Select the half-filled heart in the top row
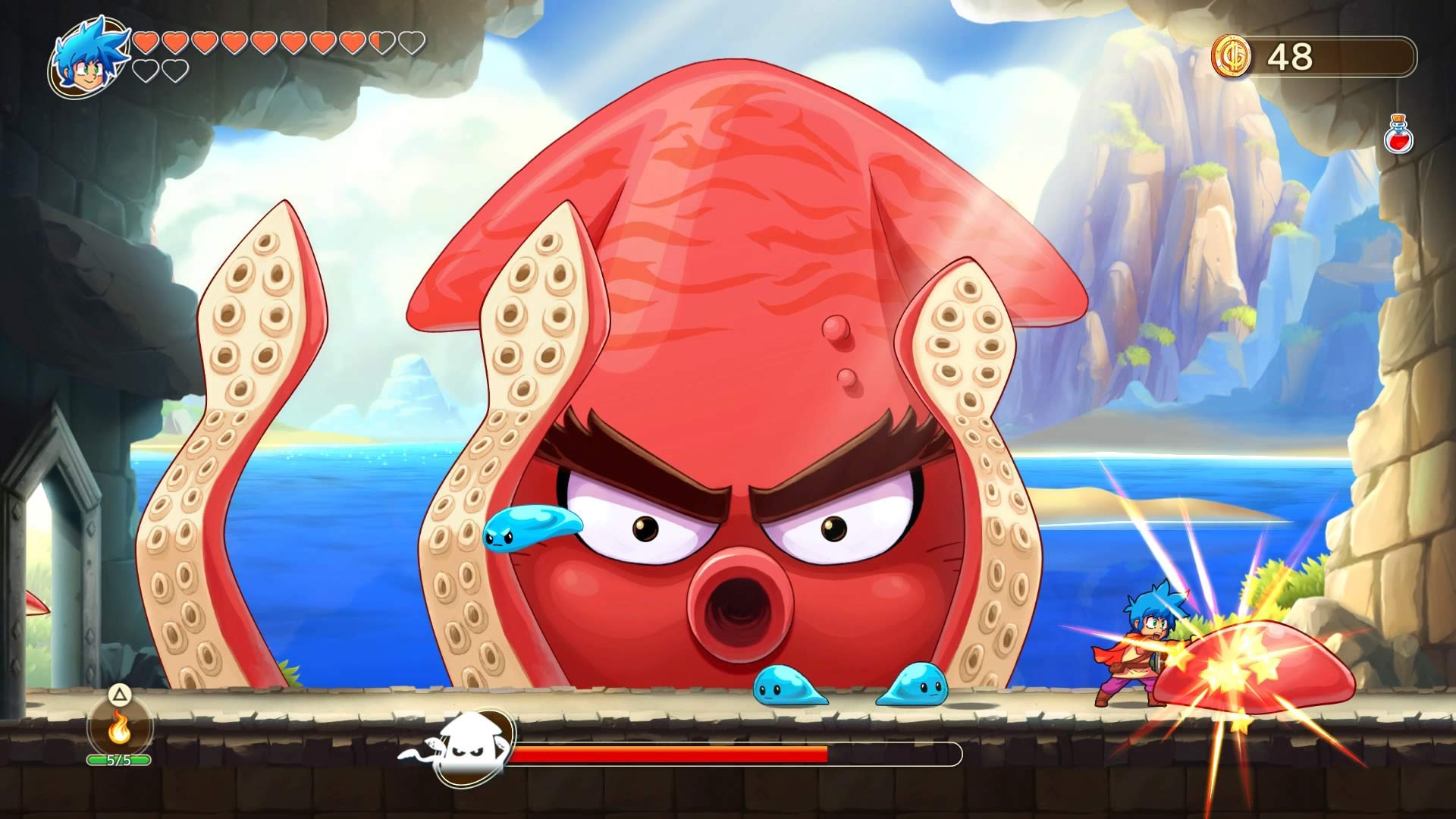 pyautogui.click(x=380, y=43)
